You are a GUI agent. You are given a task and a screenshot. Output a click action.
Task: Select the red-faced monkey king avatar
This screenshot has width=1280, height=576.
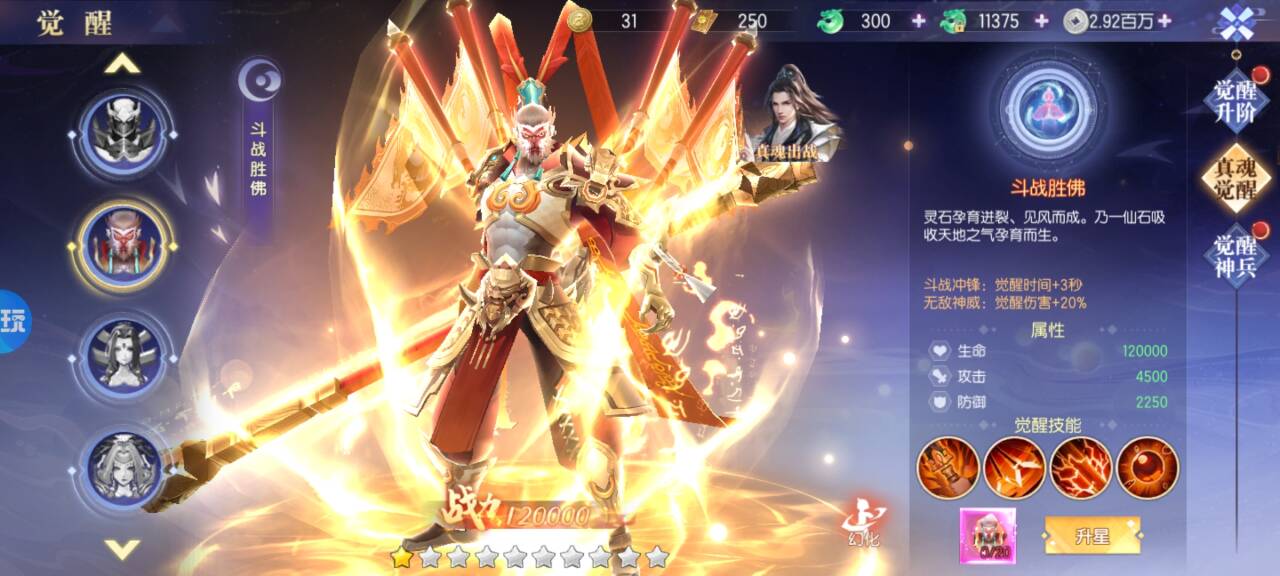coord(122,244)
